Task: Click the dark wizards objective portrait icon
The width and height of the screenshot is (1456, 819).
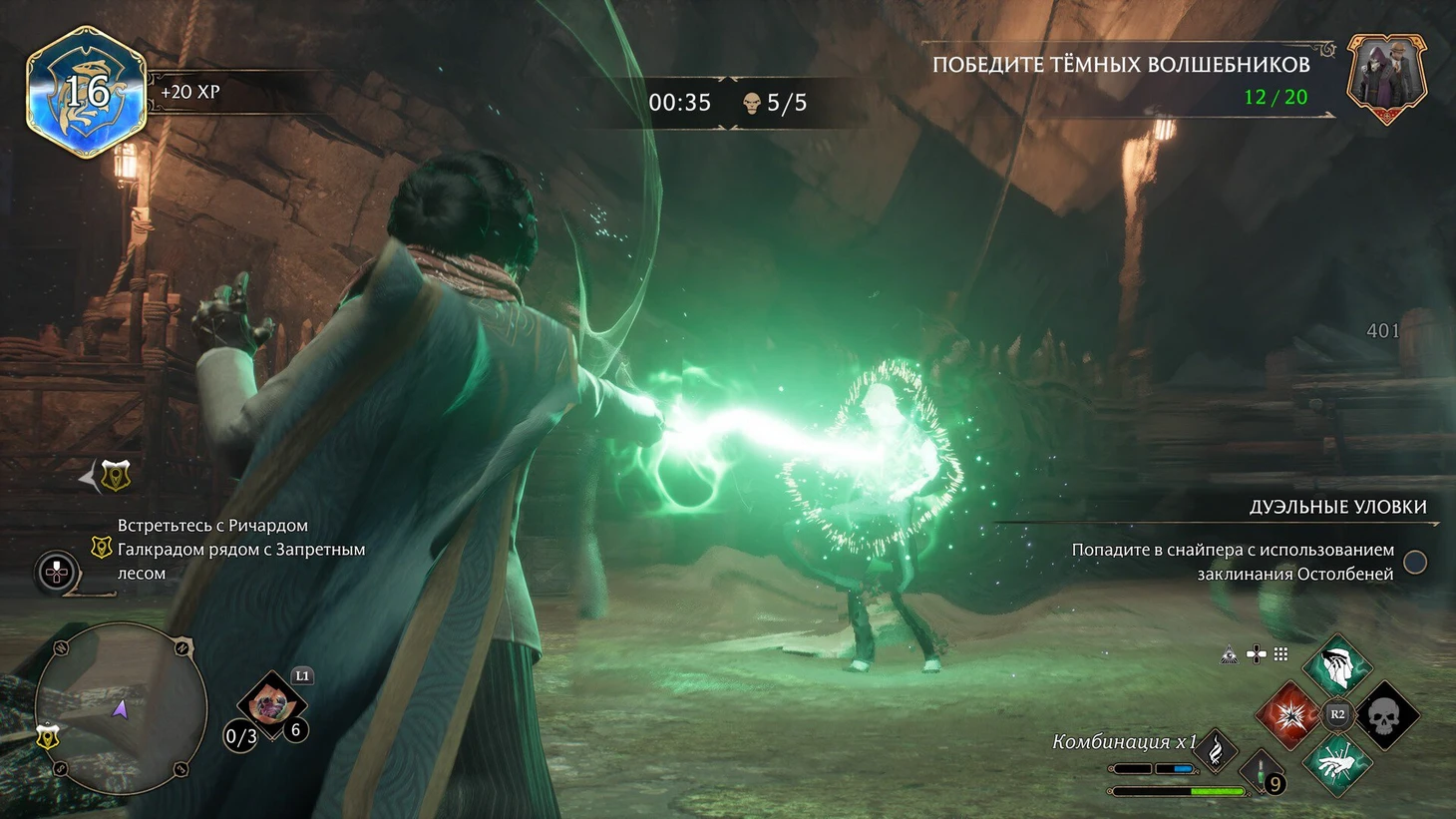Action: pos(1386,79)
